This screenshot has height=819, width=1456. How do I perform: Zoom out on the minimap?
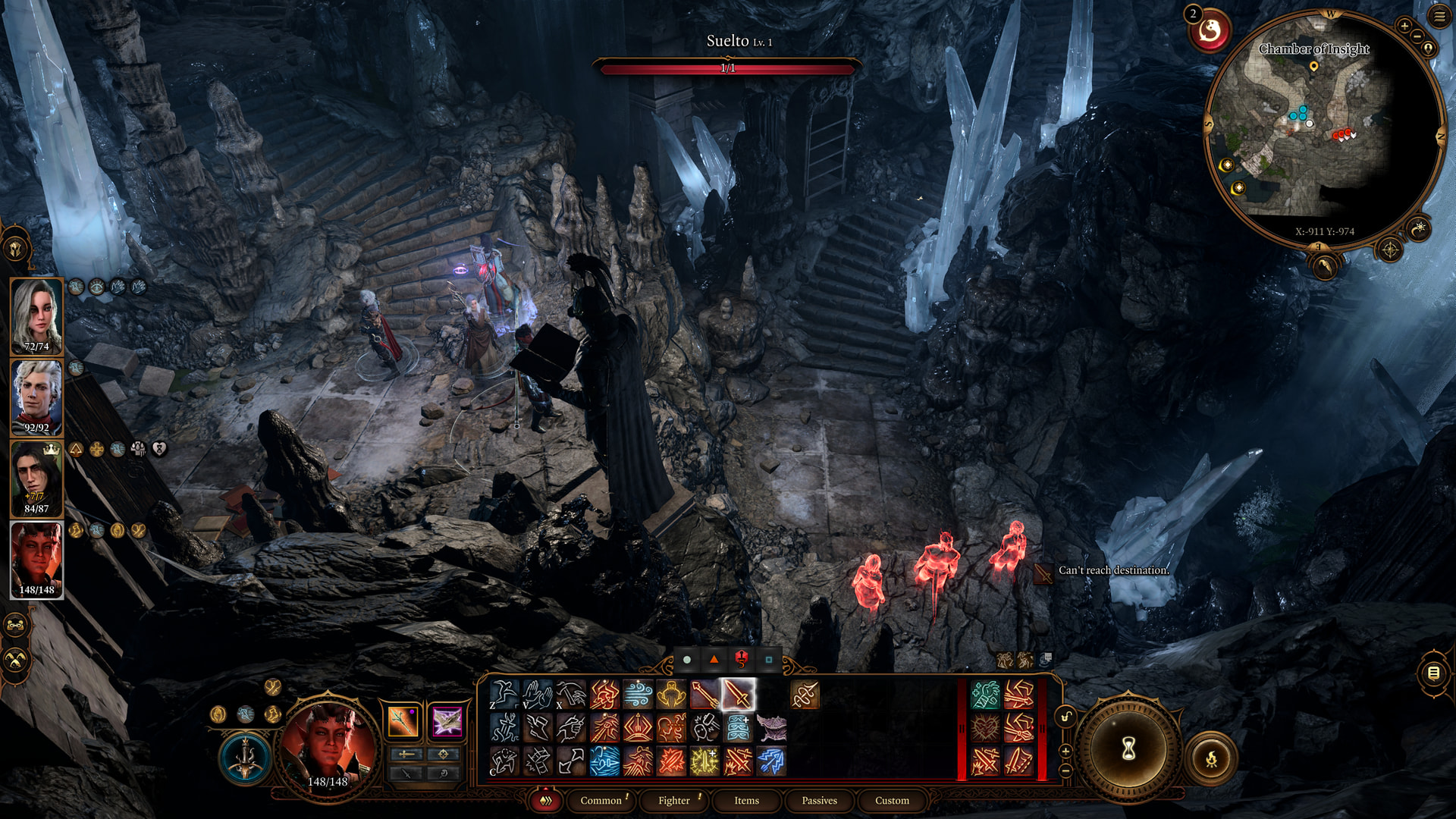tap(1417, 37)
